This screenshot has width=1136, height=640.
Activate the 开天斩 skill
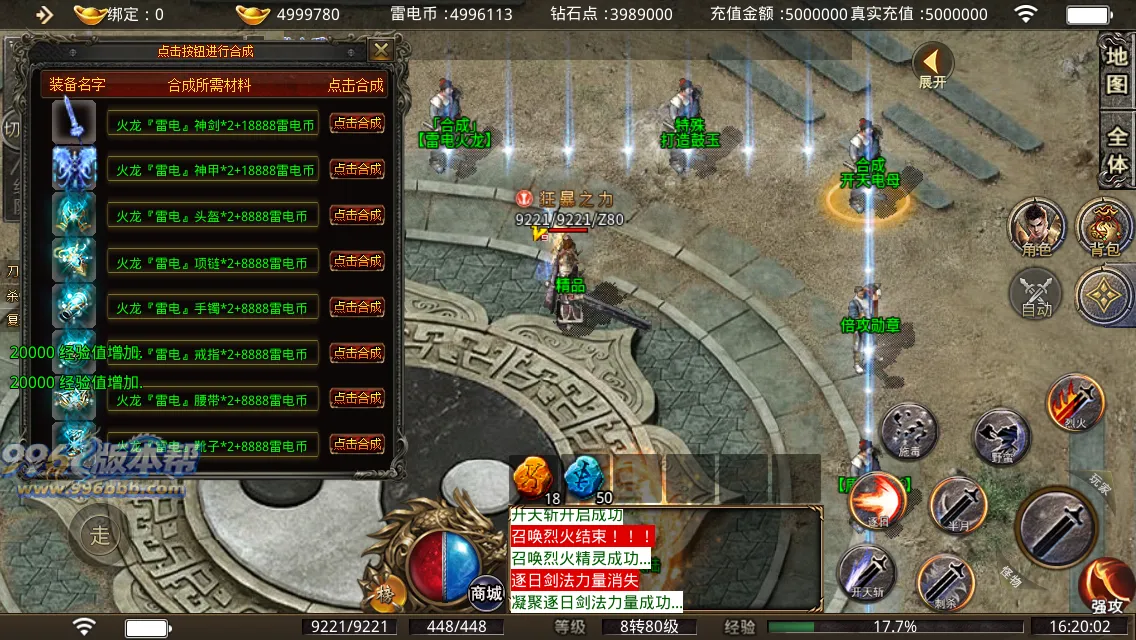865,575
